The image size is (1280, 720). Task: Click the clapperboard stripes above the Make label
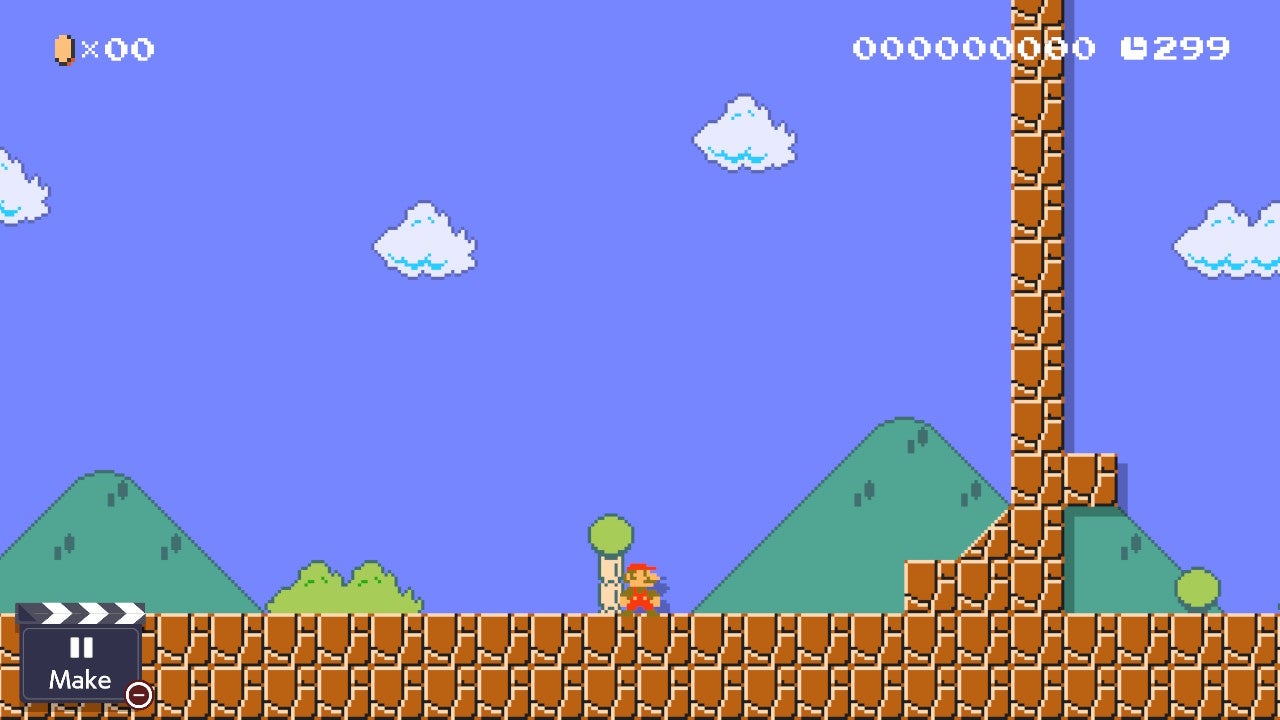pyautogui.click(x=82, y=614)
